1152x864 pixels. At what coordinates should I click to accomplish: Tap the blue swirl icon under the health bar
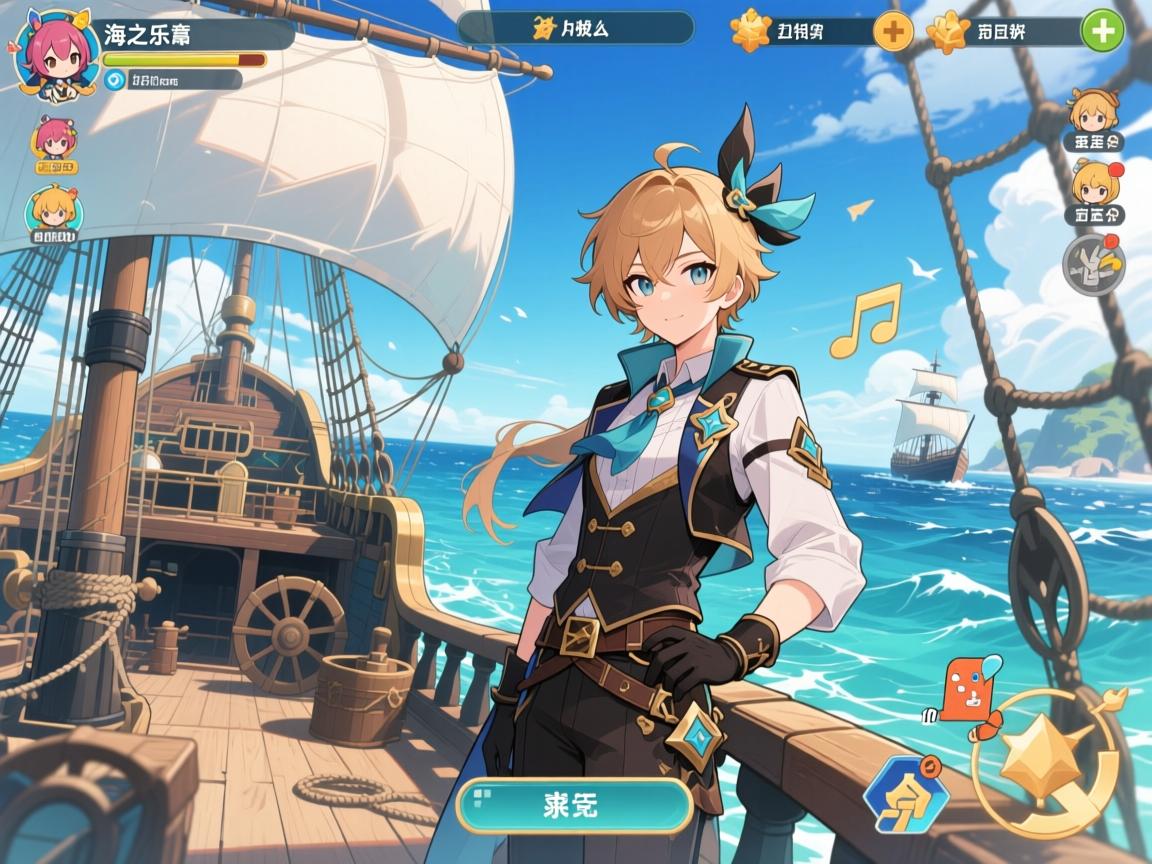[115, 80]
